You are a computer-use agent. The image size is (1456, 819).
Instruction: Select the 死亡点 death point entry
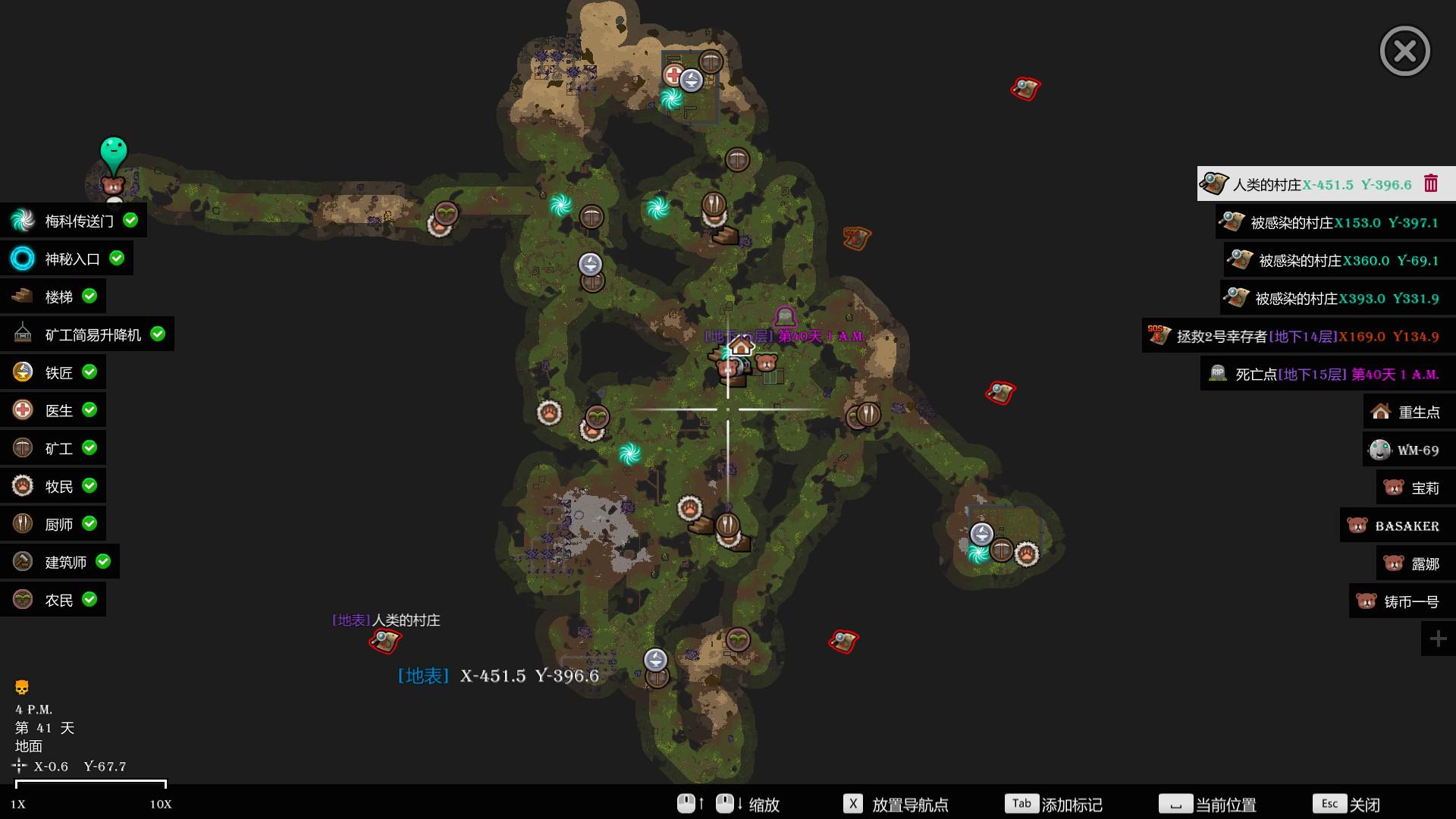[1327, 374]
